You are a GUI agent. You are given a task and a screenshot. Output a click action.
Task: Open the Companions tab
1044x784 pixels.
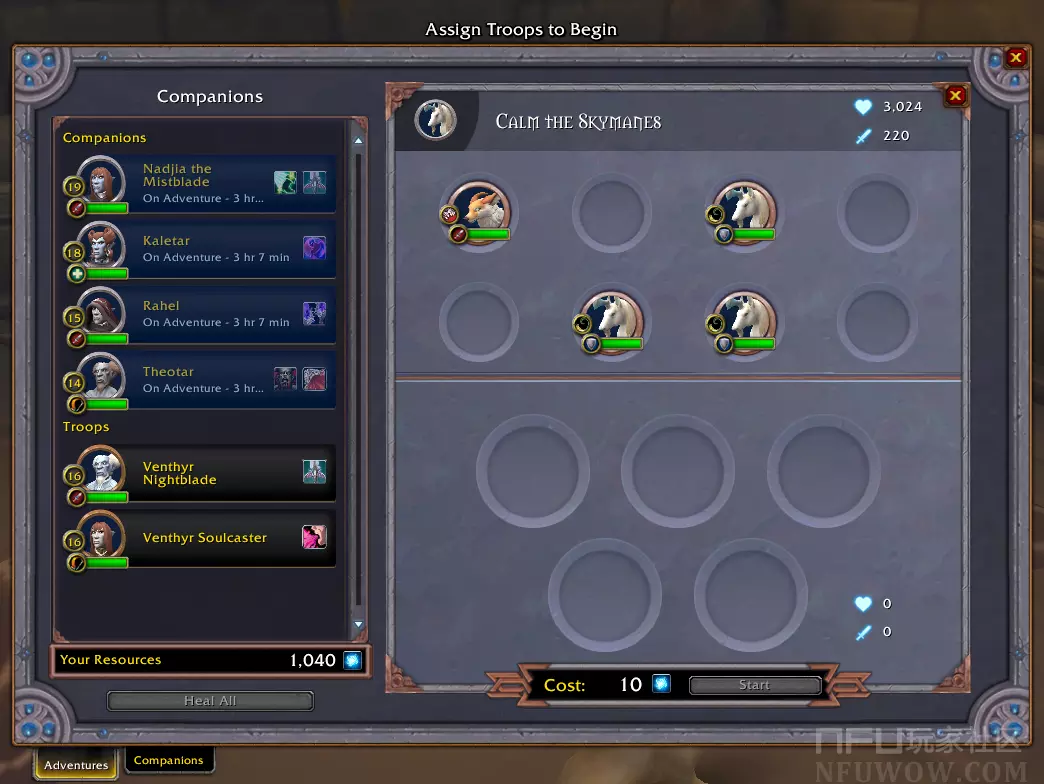tap(168, 760)
